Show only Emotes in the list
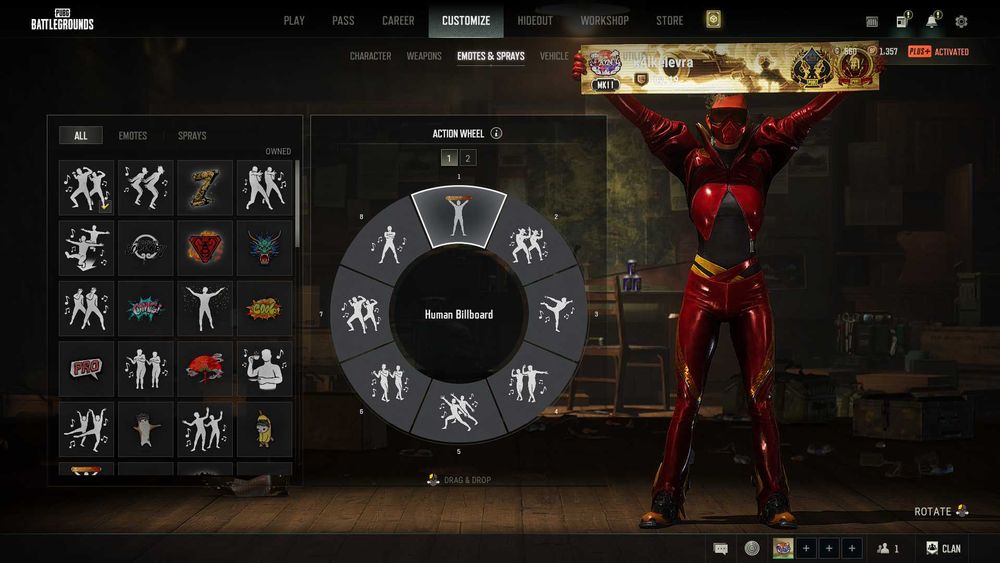1000x563 pixels. pyautogui.click(x=132, y=135)
